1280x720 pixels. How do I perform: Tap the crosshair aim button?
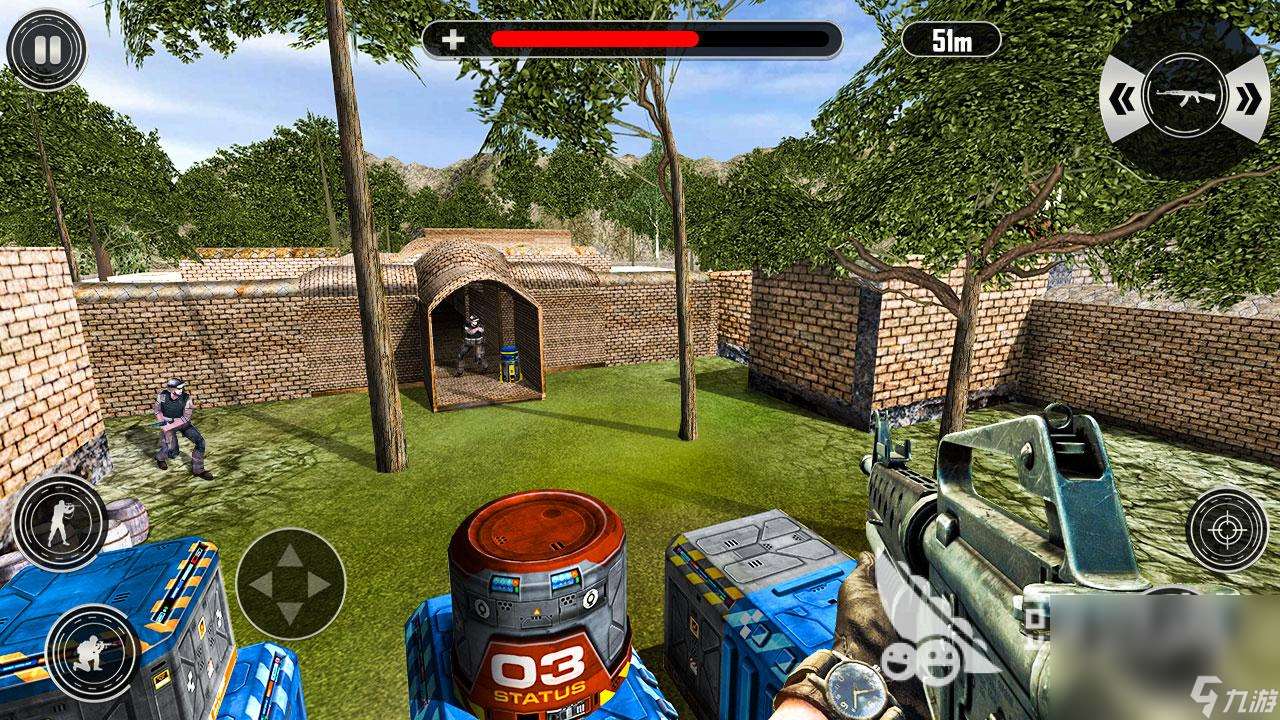click(x=1226, y=531)
